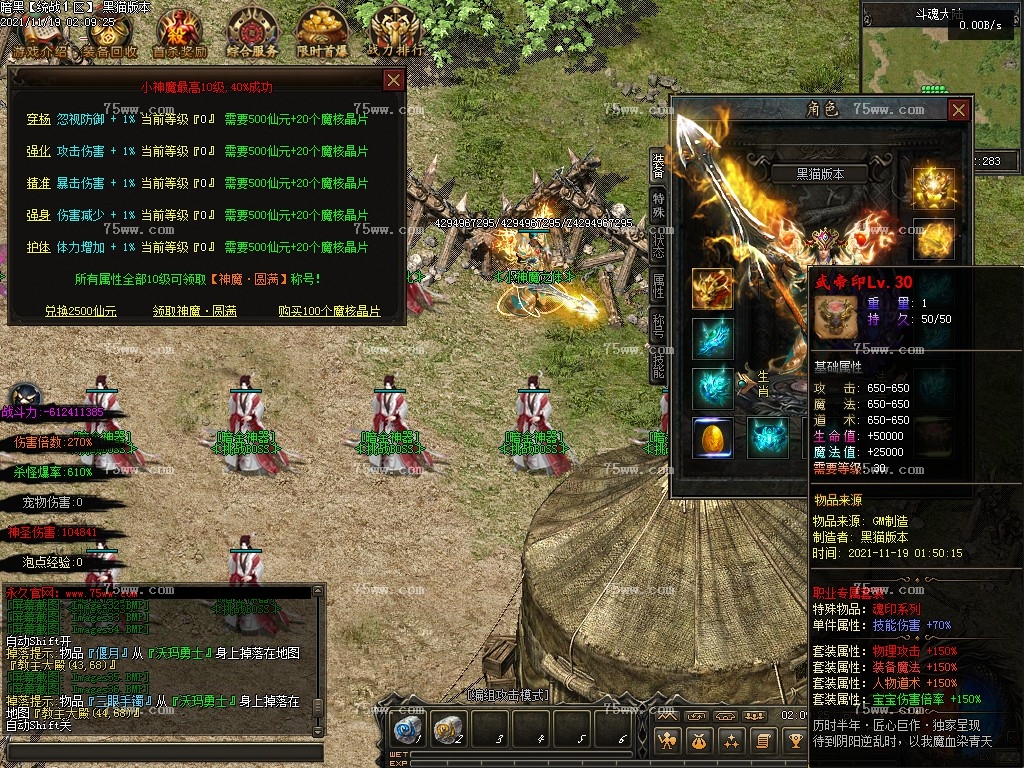Upgrade the 强化 attack damage attribute

pos(38,152)
